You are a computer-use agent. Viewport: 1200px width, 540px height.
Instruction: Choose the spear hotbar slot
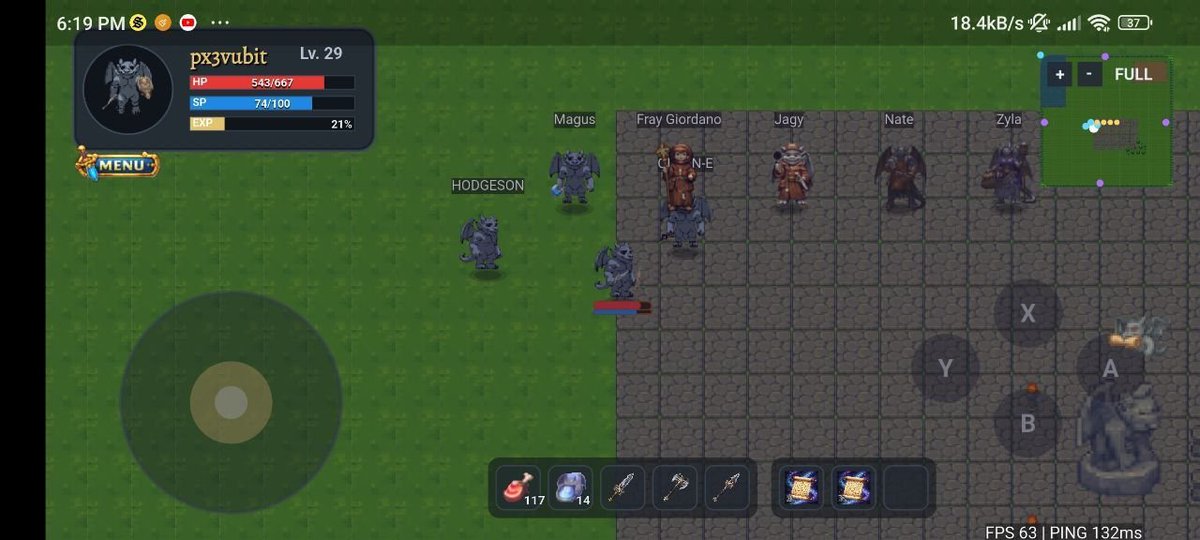coord(726,488)
